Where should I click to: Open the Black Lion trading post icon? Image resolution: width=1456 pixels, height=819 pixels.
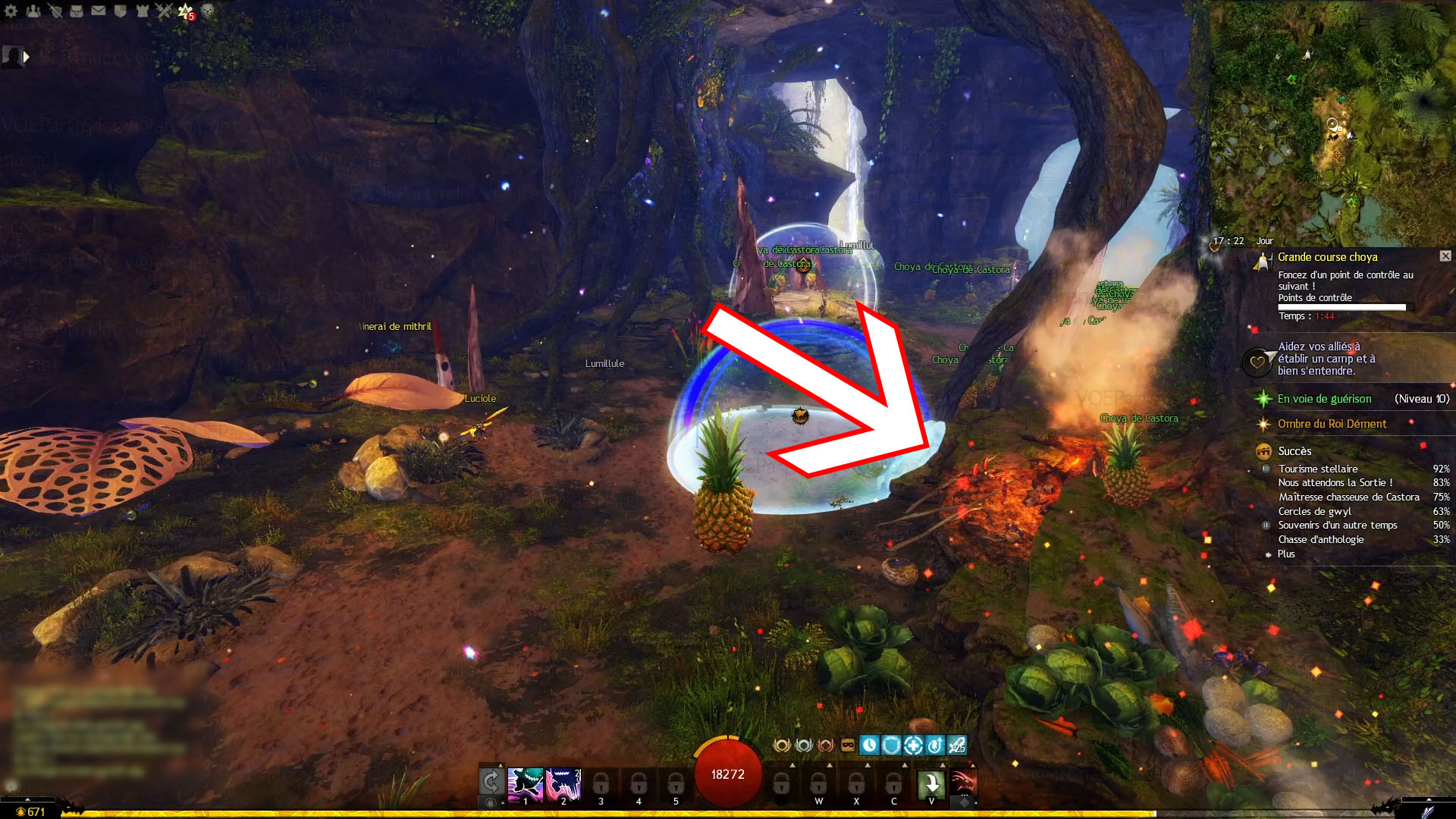click(207, 11)
